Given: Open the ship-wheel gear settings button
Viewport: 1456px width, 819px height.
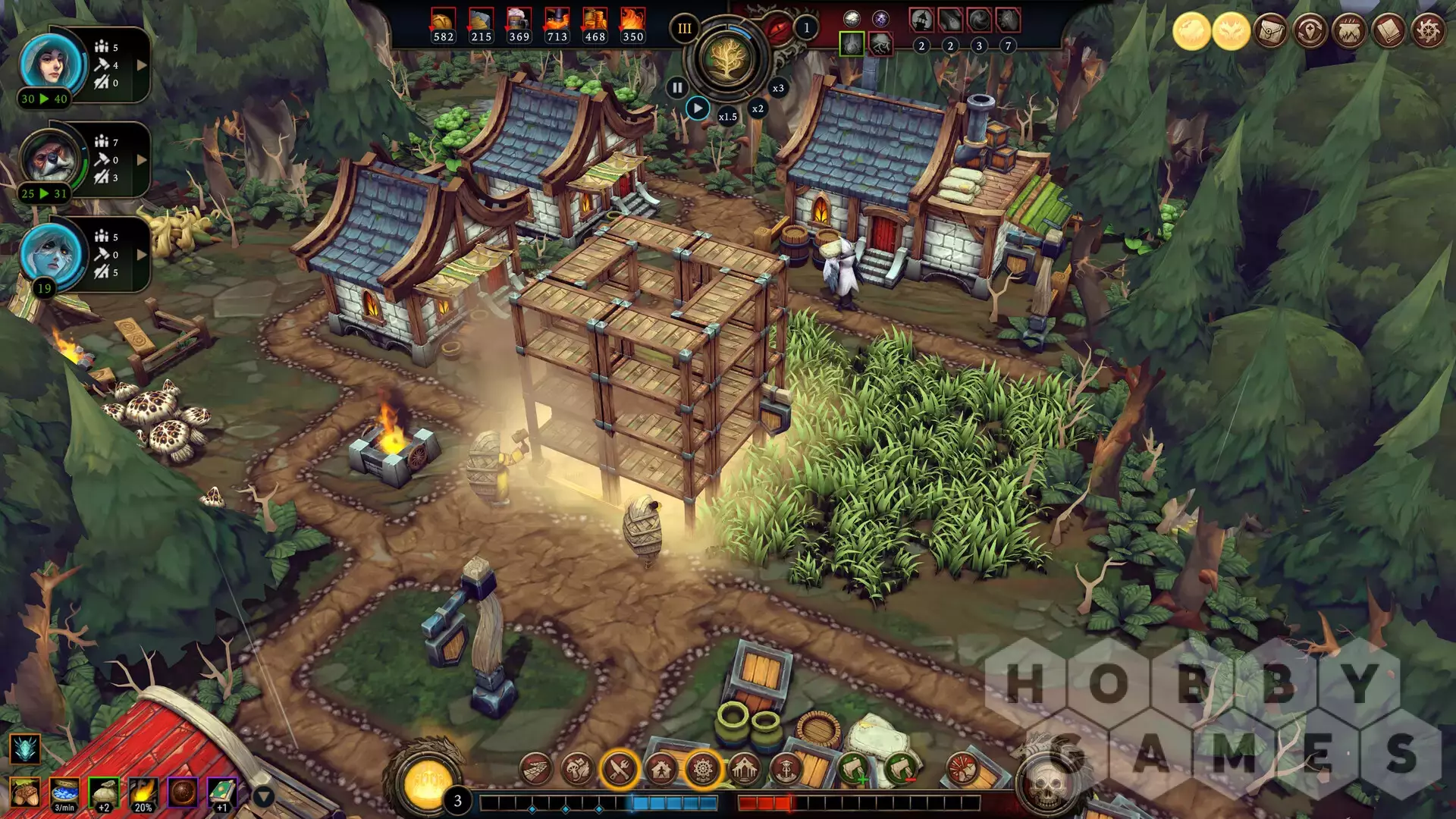Looking at the screenshot, I should pyautogui.click(x=1428, y=32).
